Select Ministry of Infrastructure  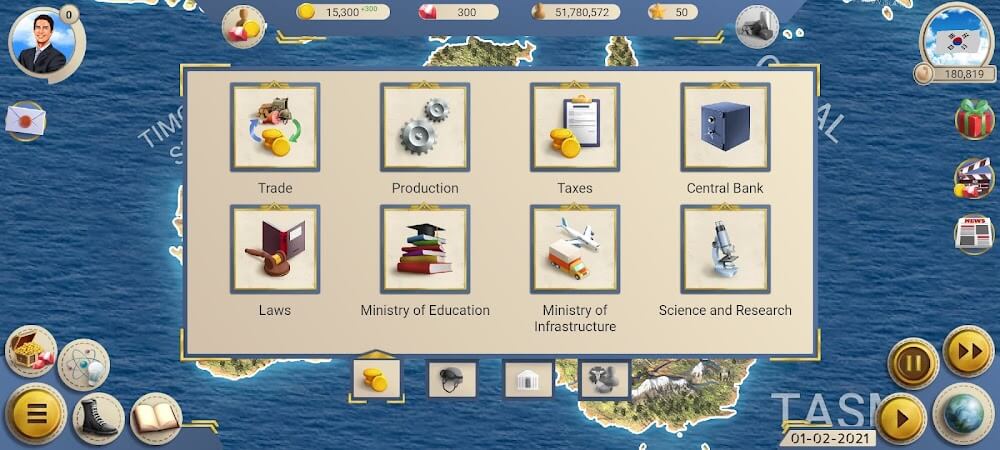575,250
